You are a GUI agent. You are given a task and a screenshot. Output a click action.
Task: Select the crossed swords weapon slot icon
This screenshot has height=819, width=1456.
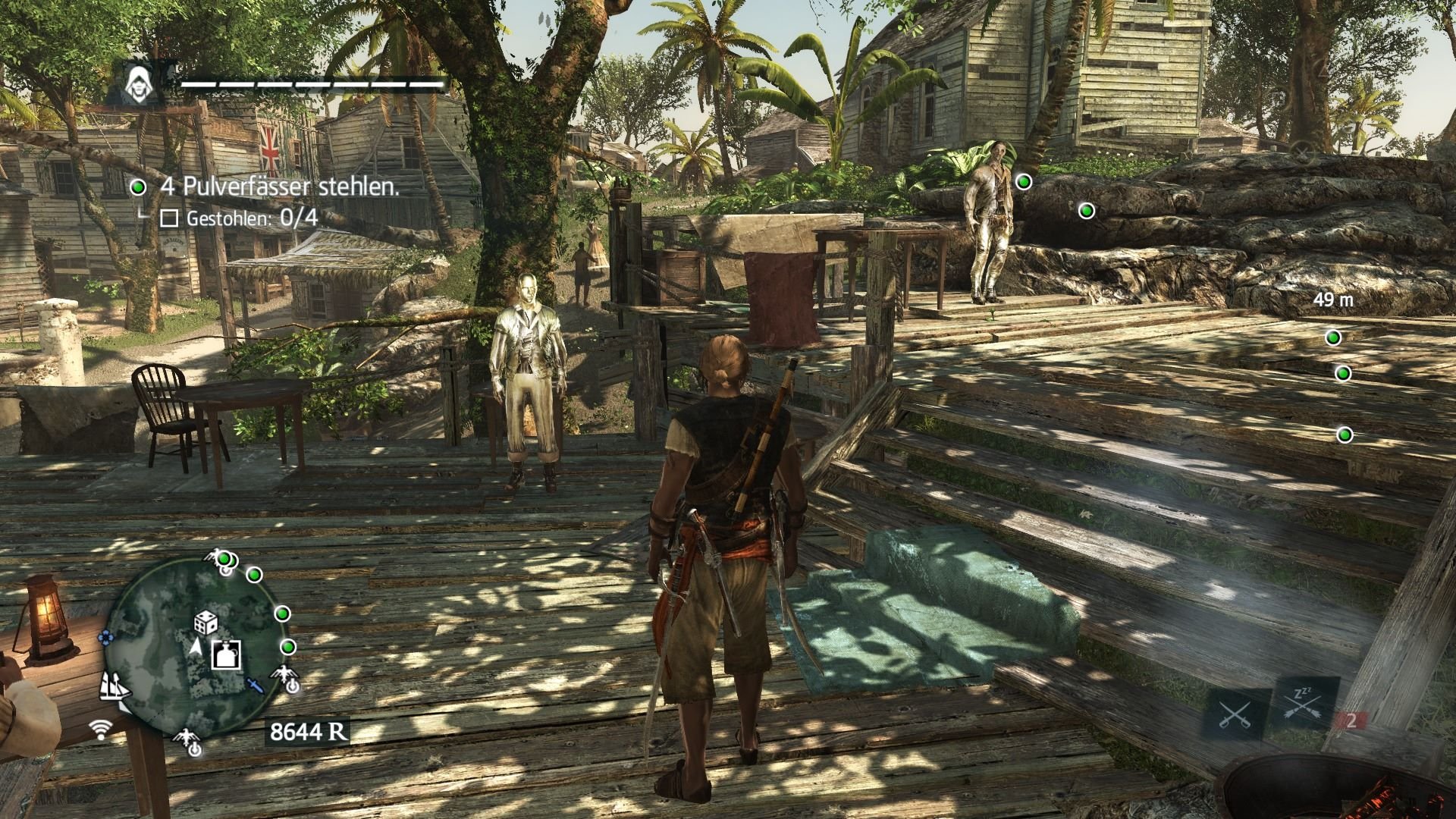(x=1234, y=713)
